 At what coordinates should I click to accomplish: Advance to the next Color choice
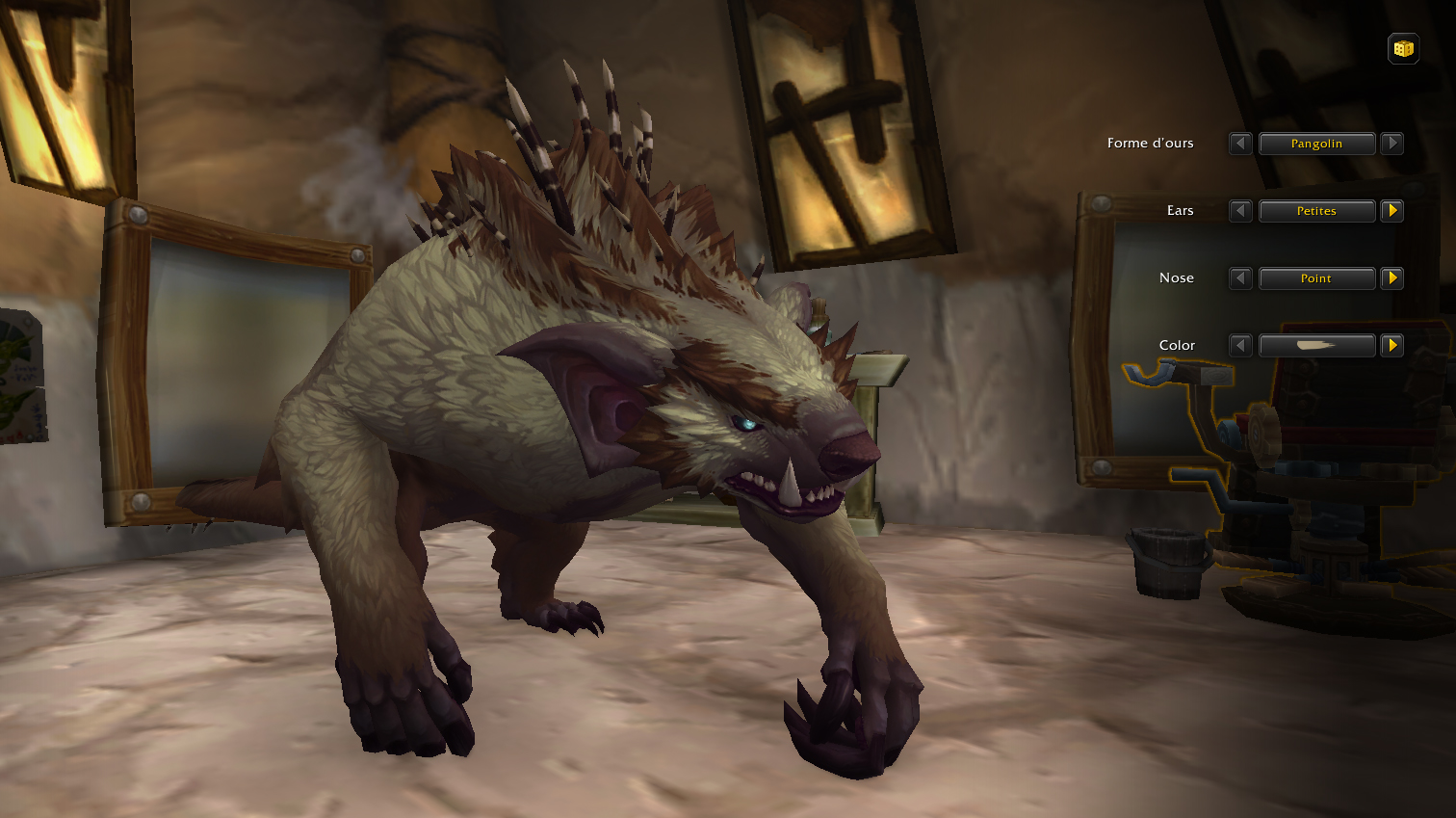(x=1391, y=345)
